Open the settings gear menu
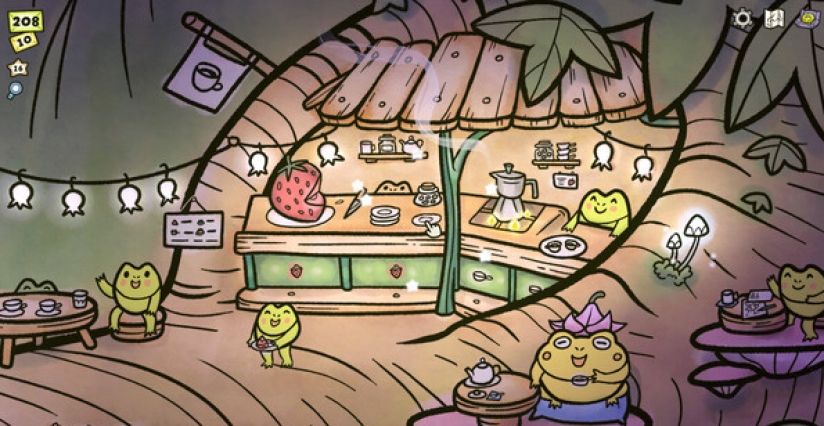Viewport: 824px width, 426px height. (x=743, y=18)
